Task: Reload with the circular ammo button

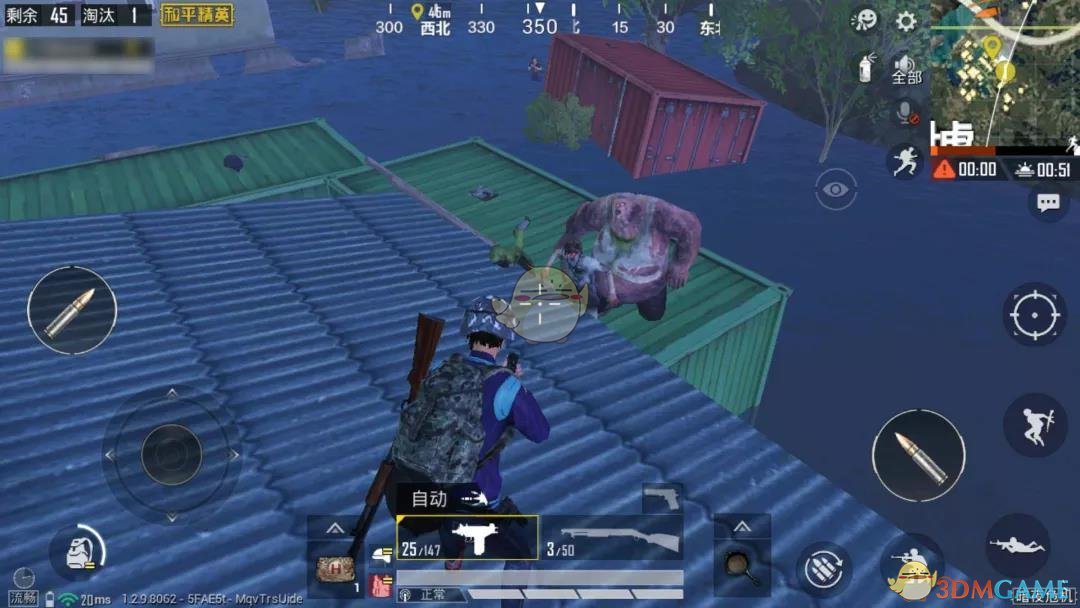Action: click(x=824, y=570)
